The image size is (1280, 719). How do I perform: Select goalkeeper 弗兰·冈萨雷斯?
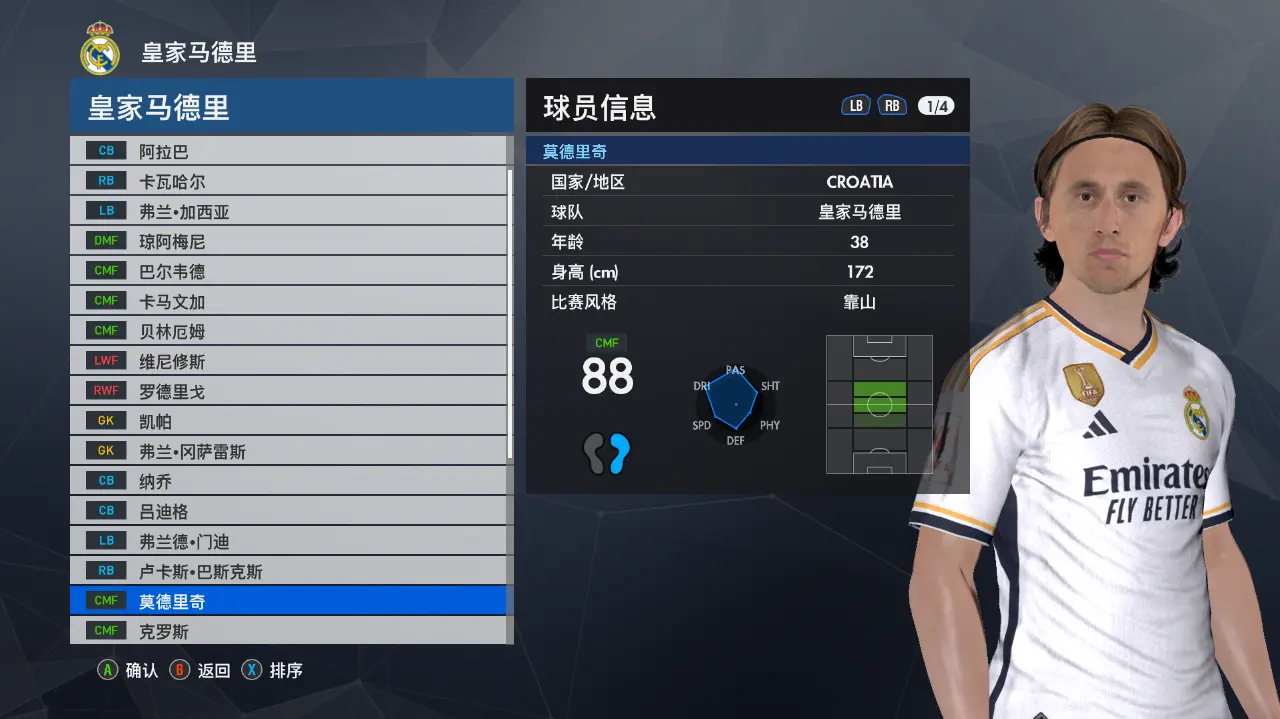click(288, 451)
